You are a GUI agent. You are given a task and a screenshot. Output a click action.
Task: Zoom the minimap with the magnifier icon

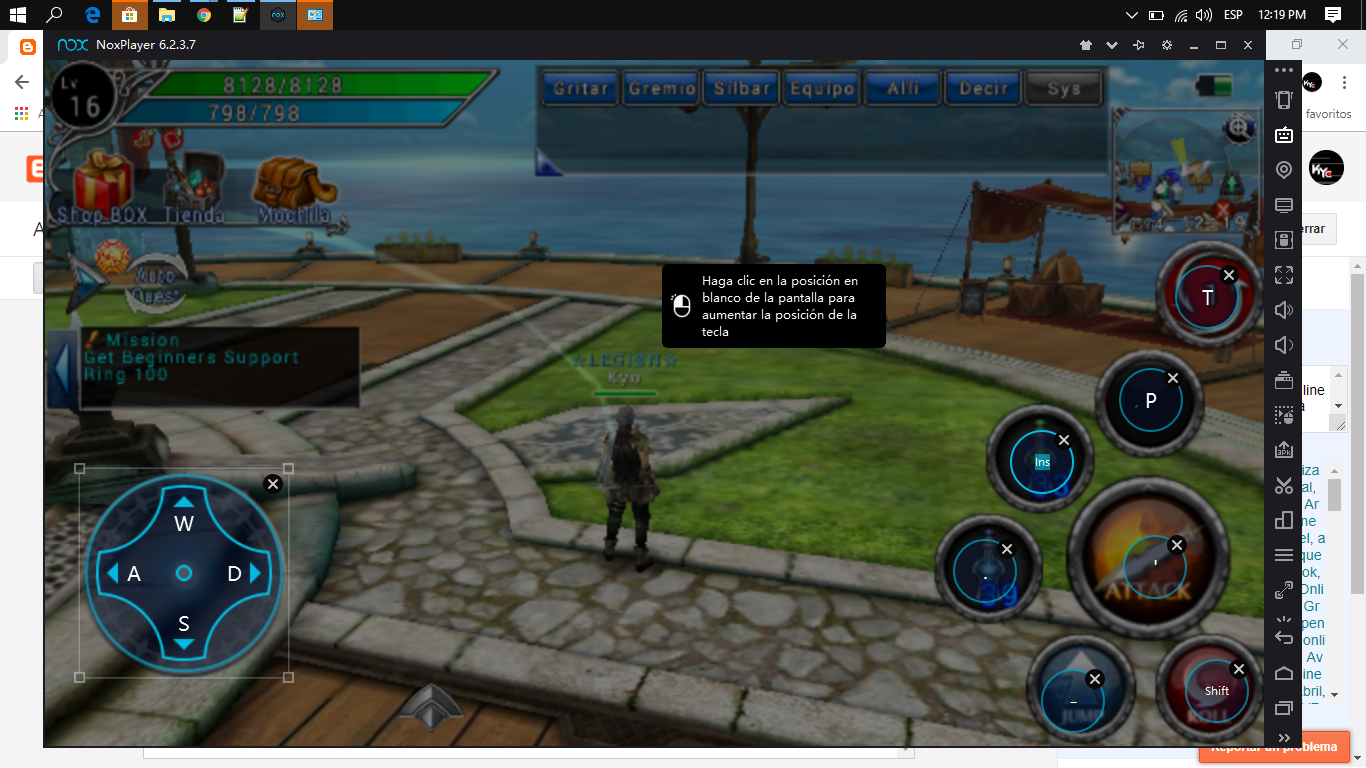pyautogui.click(x=1238, y=130)
